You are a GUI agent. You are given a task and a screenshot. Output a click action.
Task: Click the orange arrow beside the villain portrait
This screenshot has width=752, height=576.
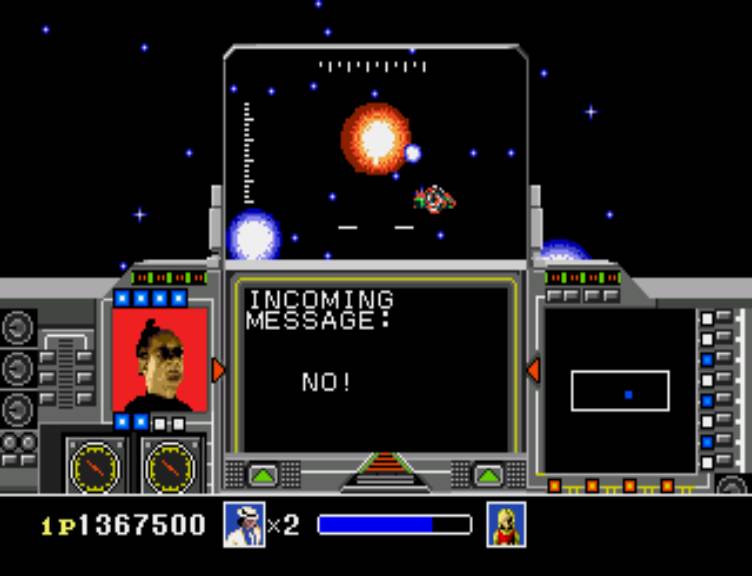coord(218,370)
